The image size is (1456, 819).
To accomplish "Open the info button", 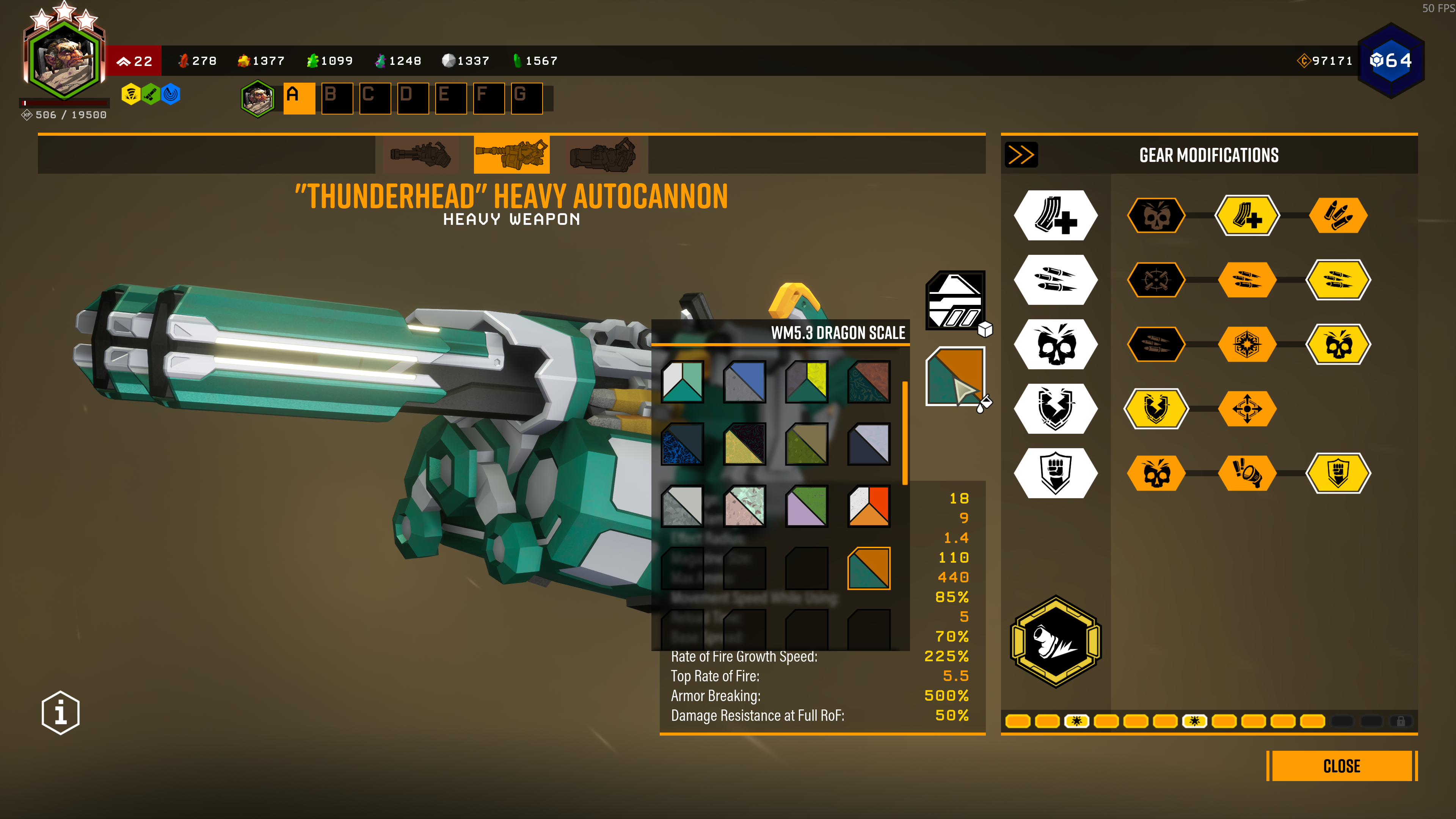I will [61, 712].
